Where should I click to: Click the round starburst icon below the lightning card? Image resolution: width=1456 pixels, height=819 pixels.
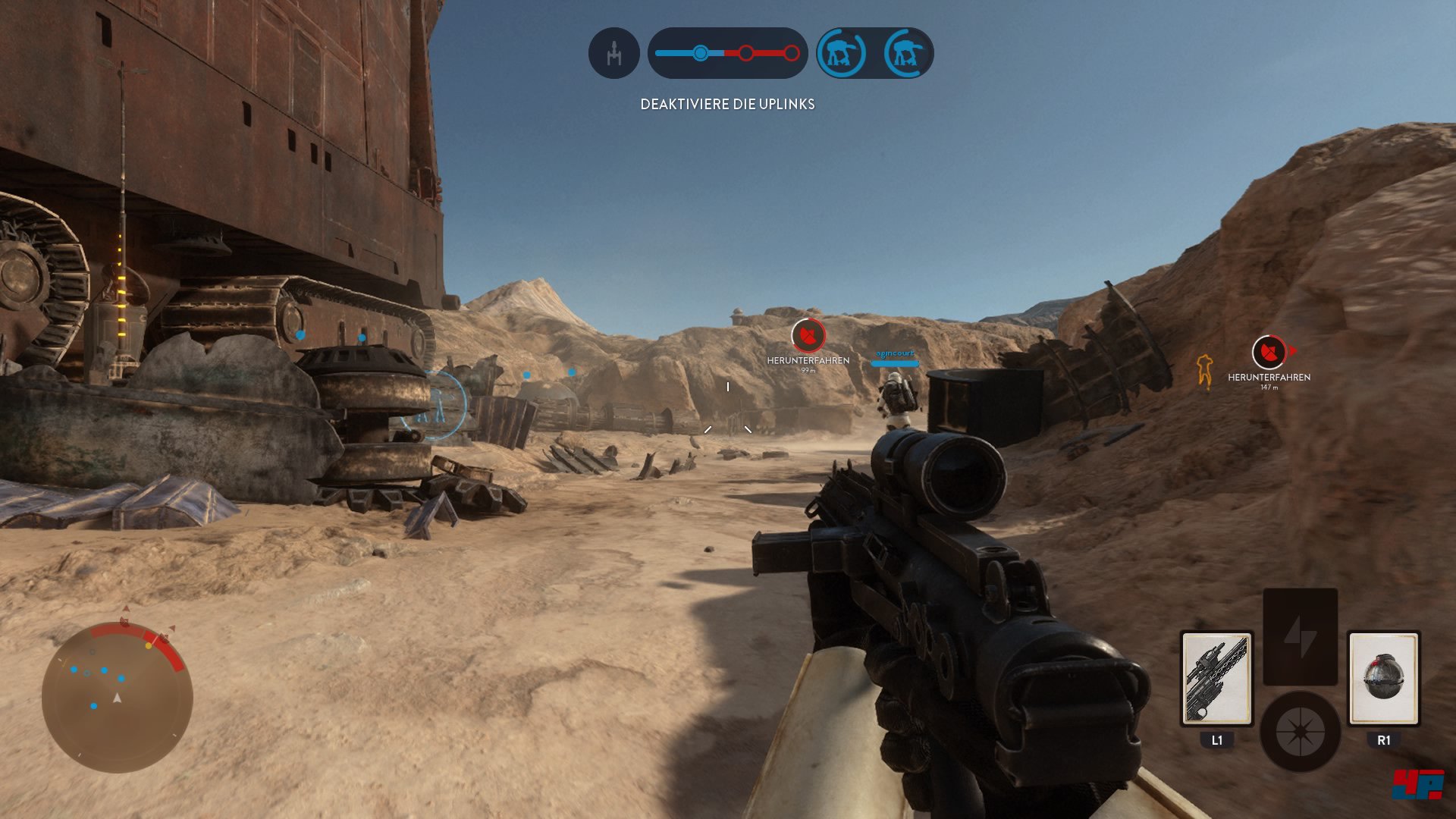click(1300, 732)
